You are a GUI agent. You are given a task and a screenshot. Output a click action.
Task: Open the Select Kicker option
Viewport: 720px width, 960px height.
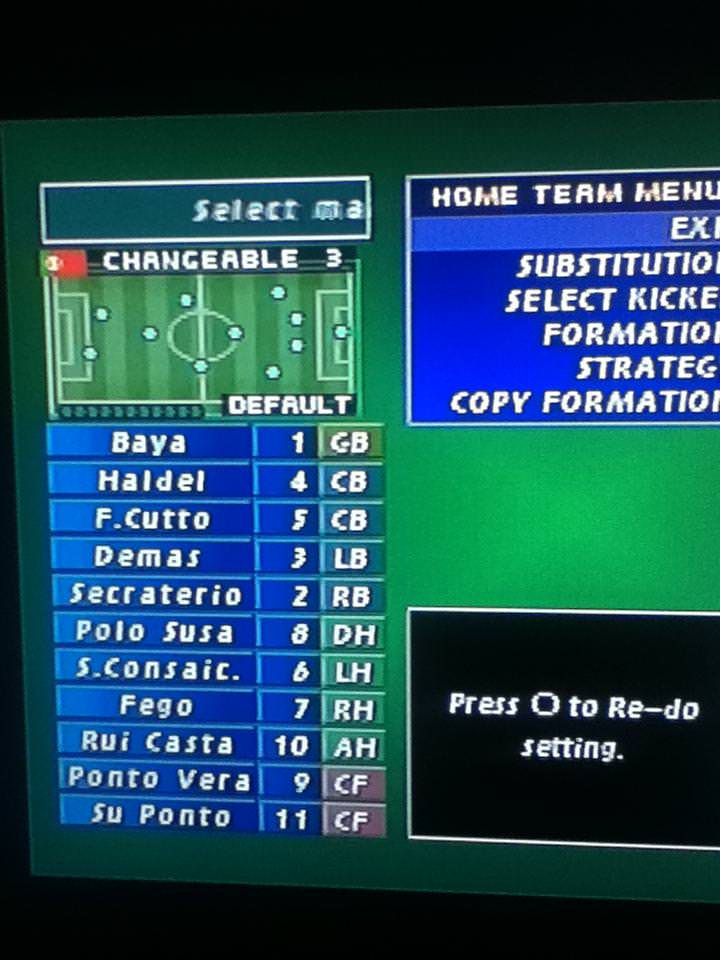point(611,300)
